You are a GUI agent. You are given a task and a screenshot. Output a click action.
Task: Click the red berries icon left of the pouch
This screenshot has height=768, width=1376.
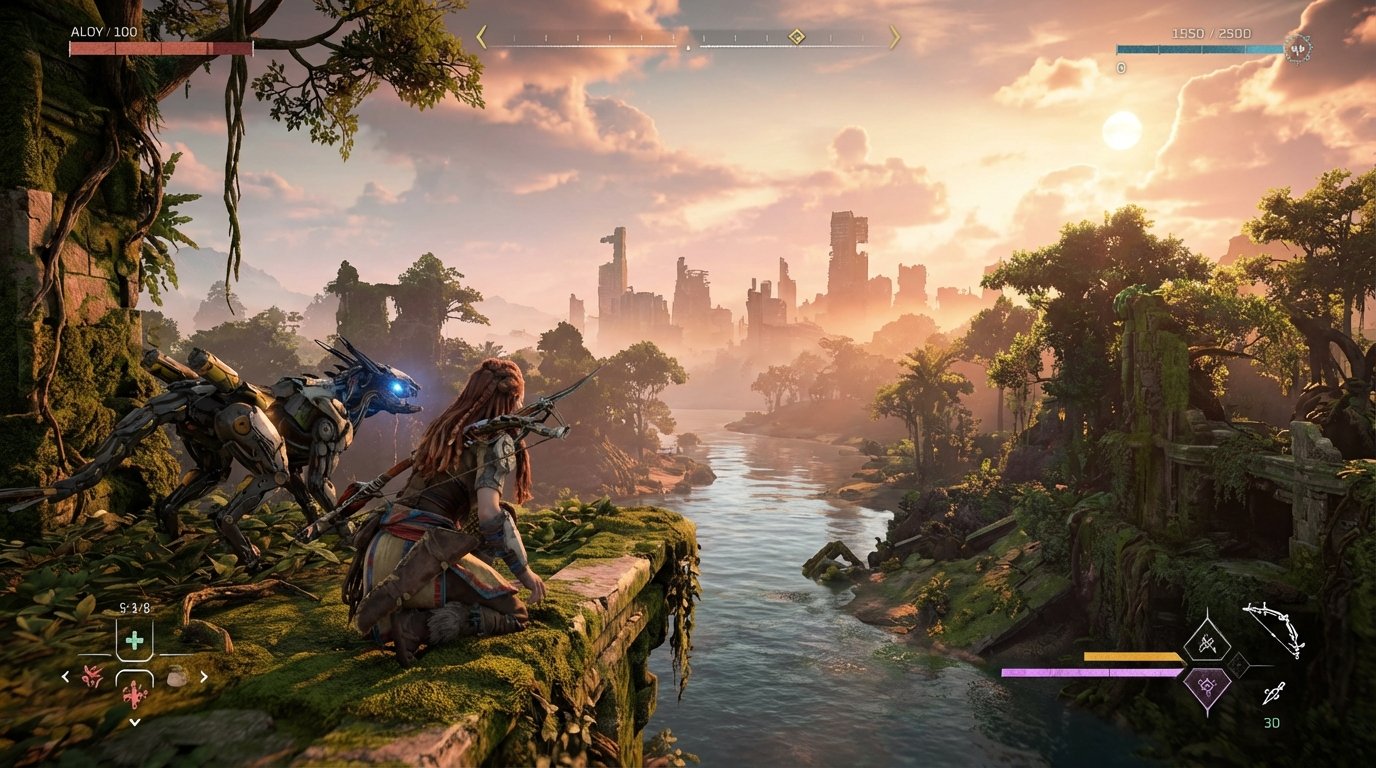coord(91,676)
